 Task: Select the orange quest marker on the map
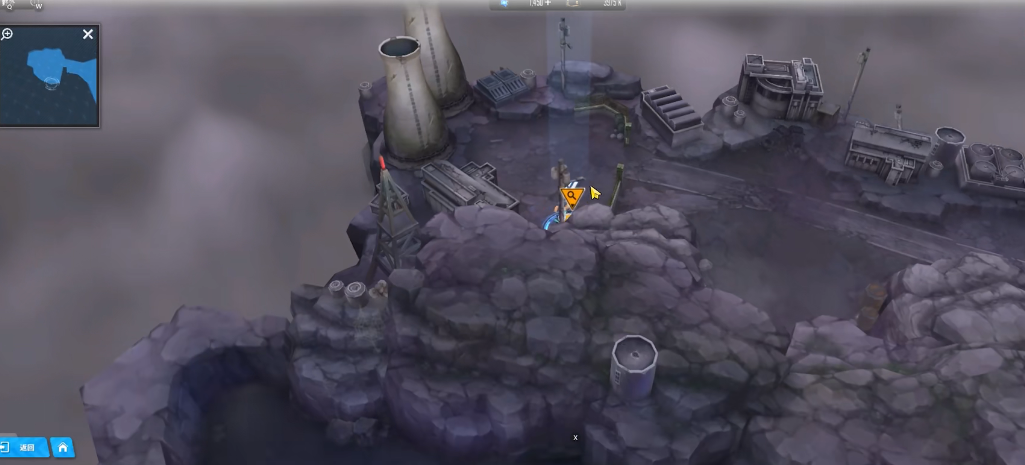(571, 196)
